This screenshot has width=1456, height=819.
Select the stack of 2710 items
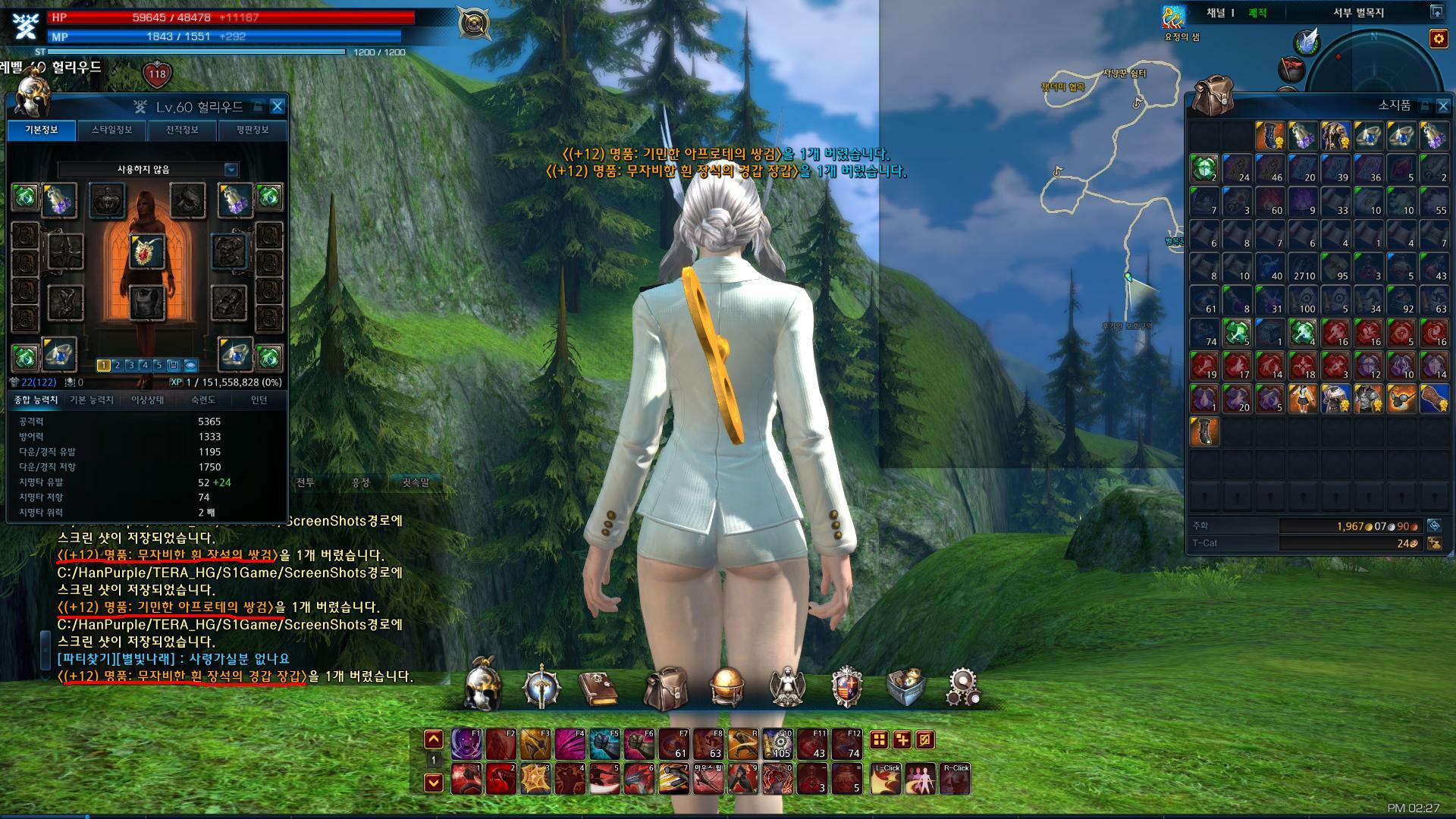click(1303, 268)
